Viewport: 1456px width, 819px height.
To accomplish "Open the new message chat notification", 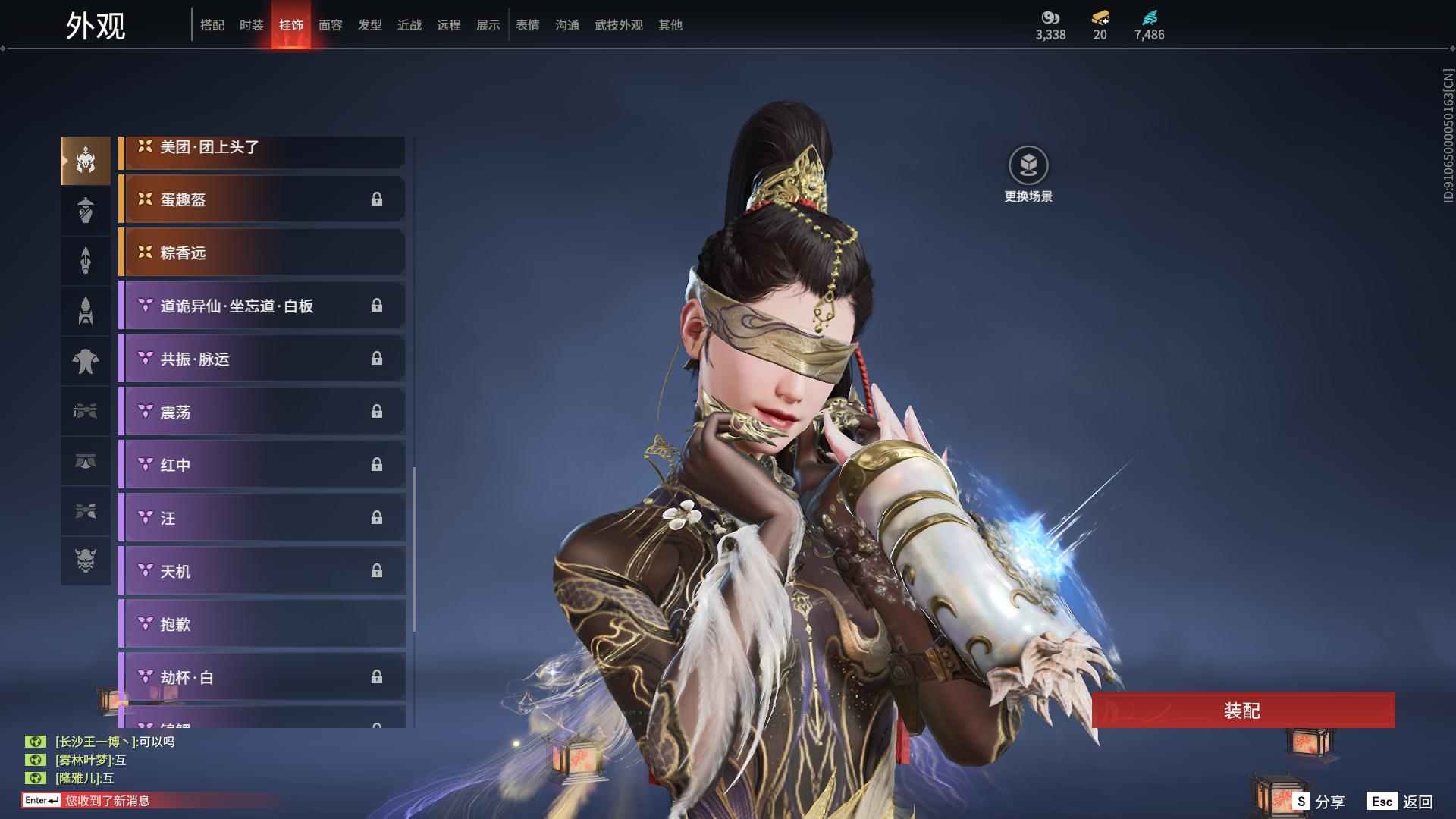I will coord(106,801).
